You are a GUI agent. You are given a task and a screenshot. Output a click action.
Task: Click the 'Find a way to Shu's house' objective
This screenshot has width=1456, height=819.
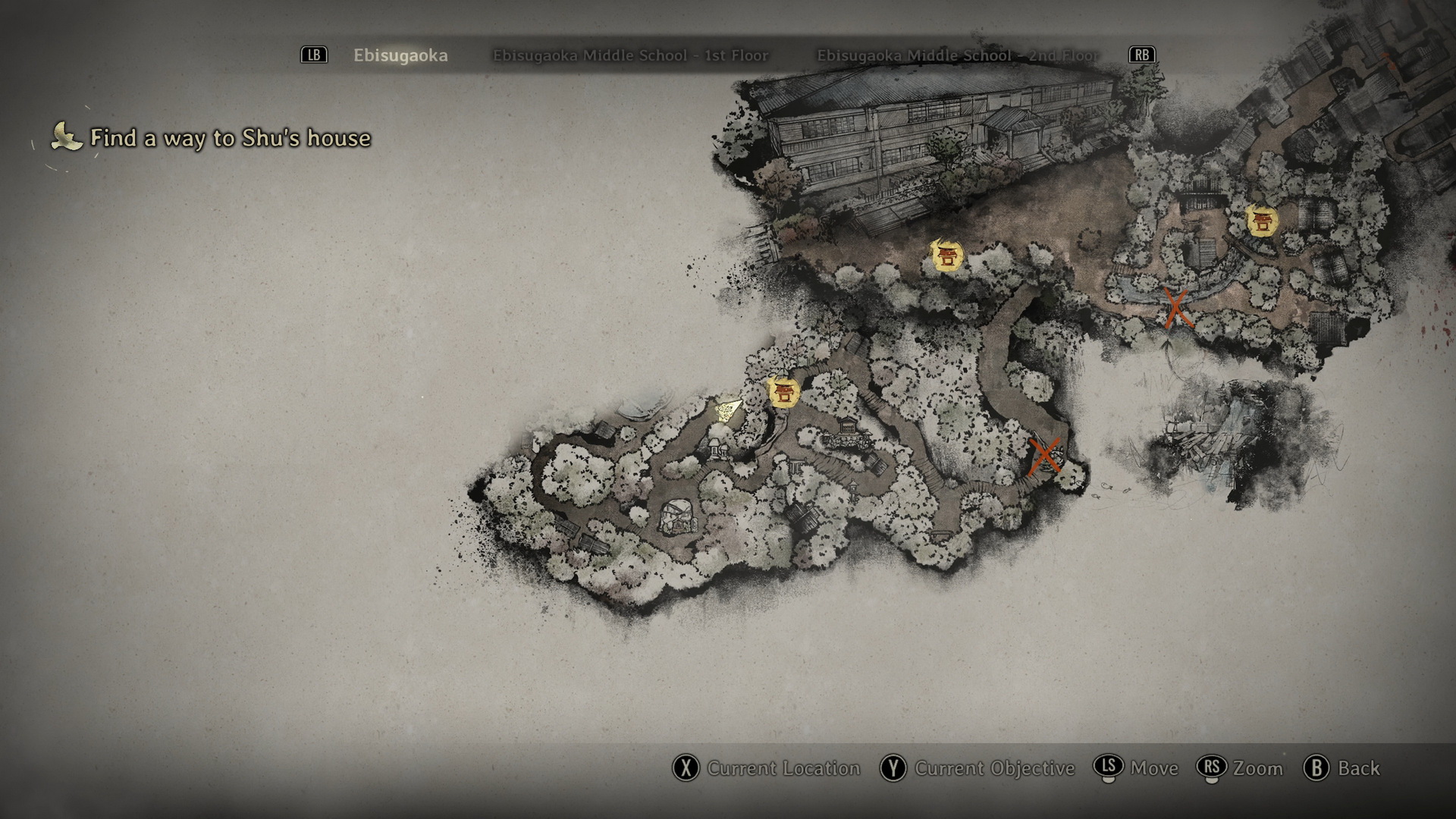(x=230, y=138)
